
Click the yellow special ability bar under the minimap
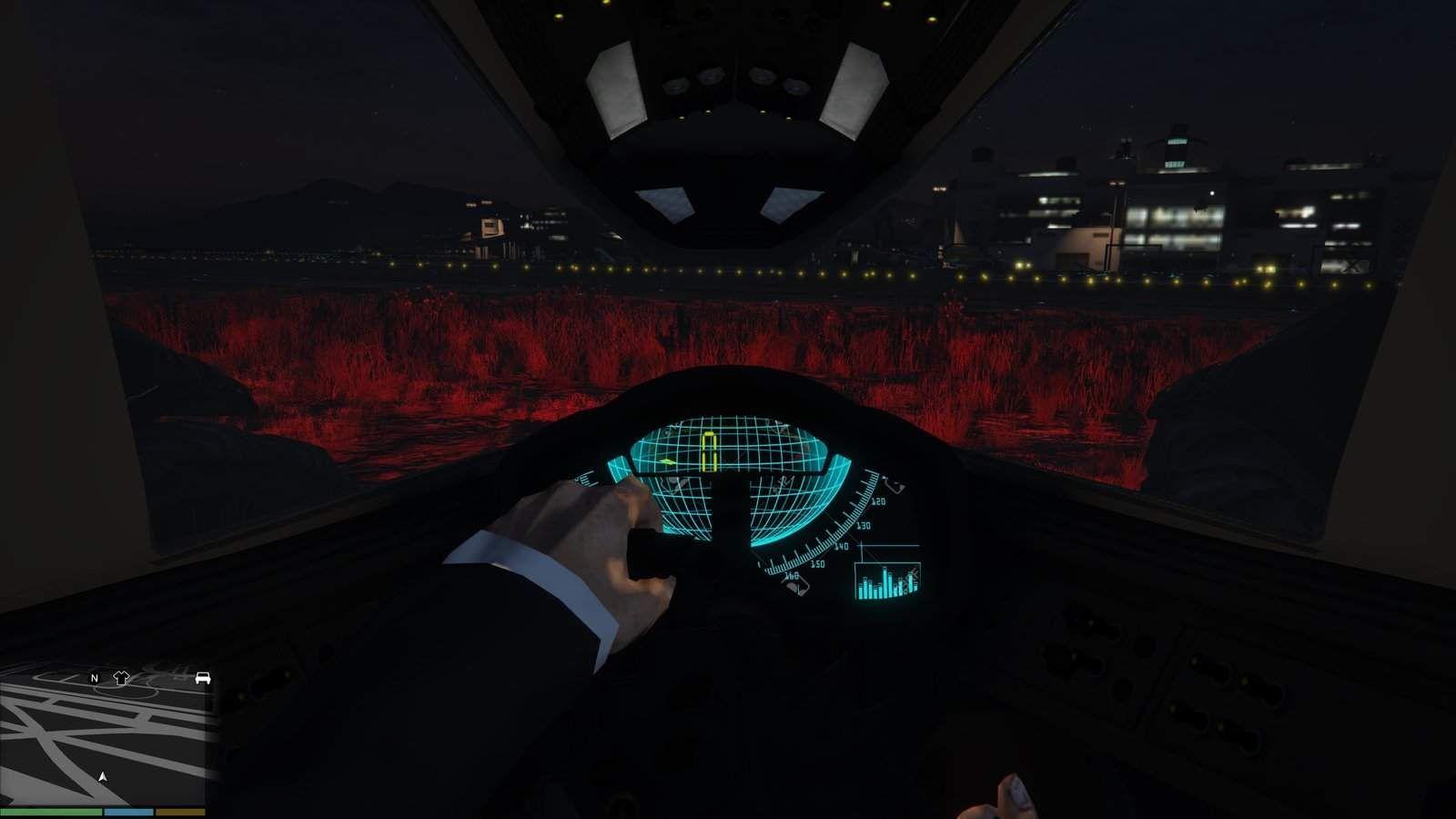point(179,811)
